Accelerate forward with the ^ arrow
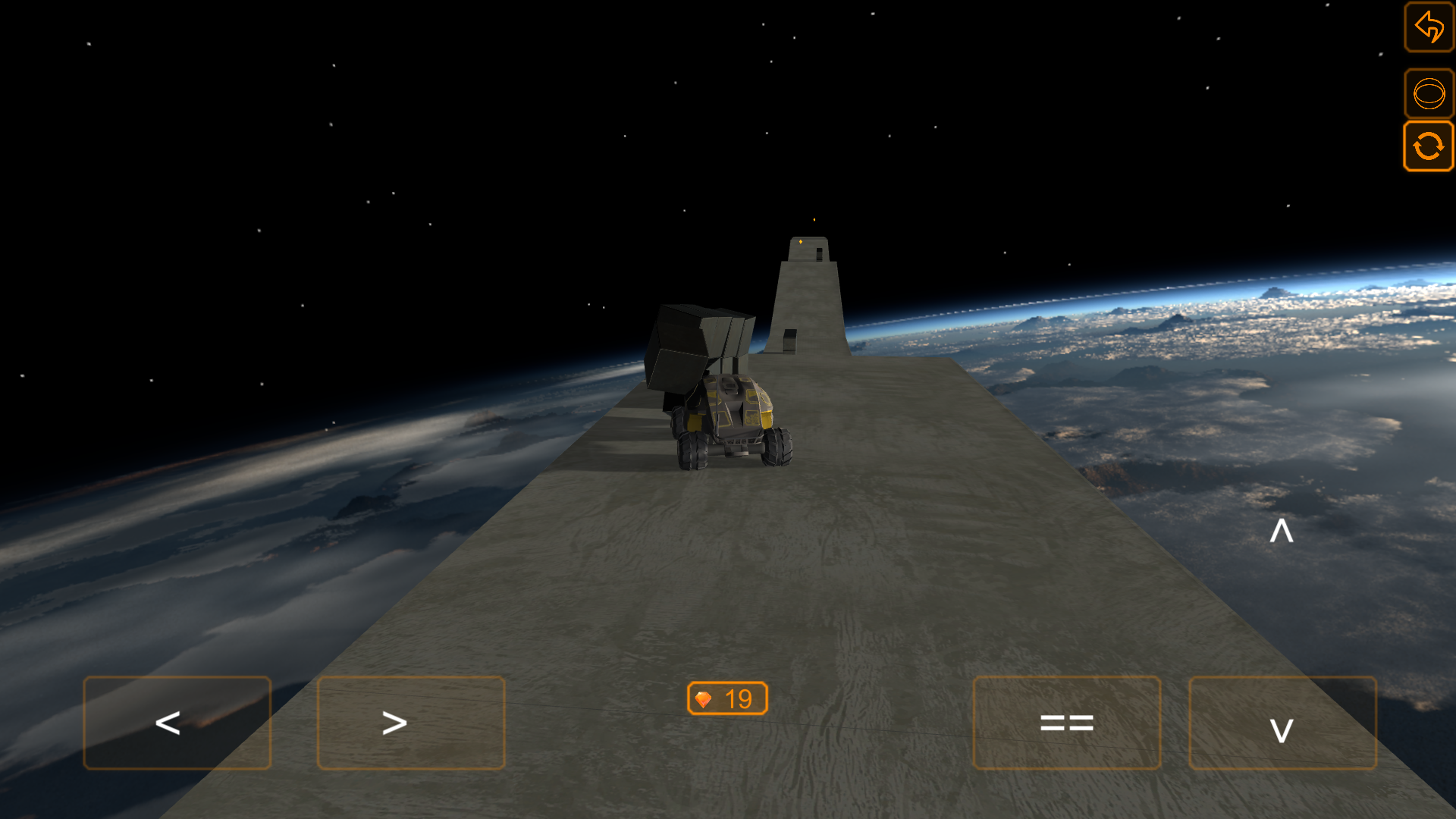The height and width of the screenshot is (819, 1456). click(x=1282, y=531)
